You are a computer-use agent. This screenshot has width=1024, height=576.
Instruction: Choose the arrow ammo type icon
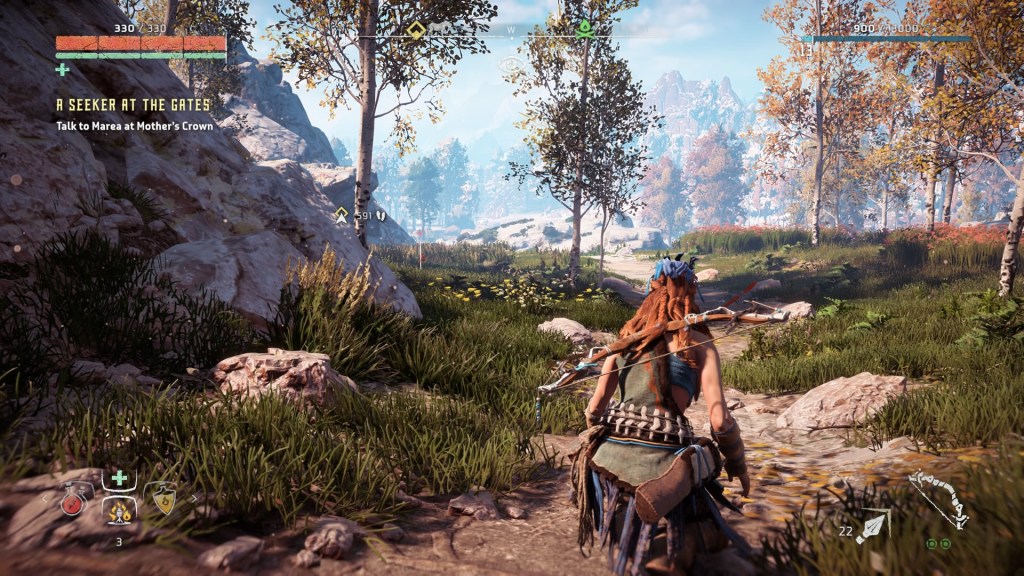(x=872, y=525)
